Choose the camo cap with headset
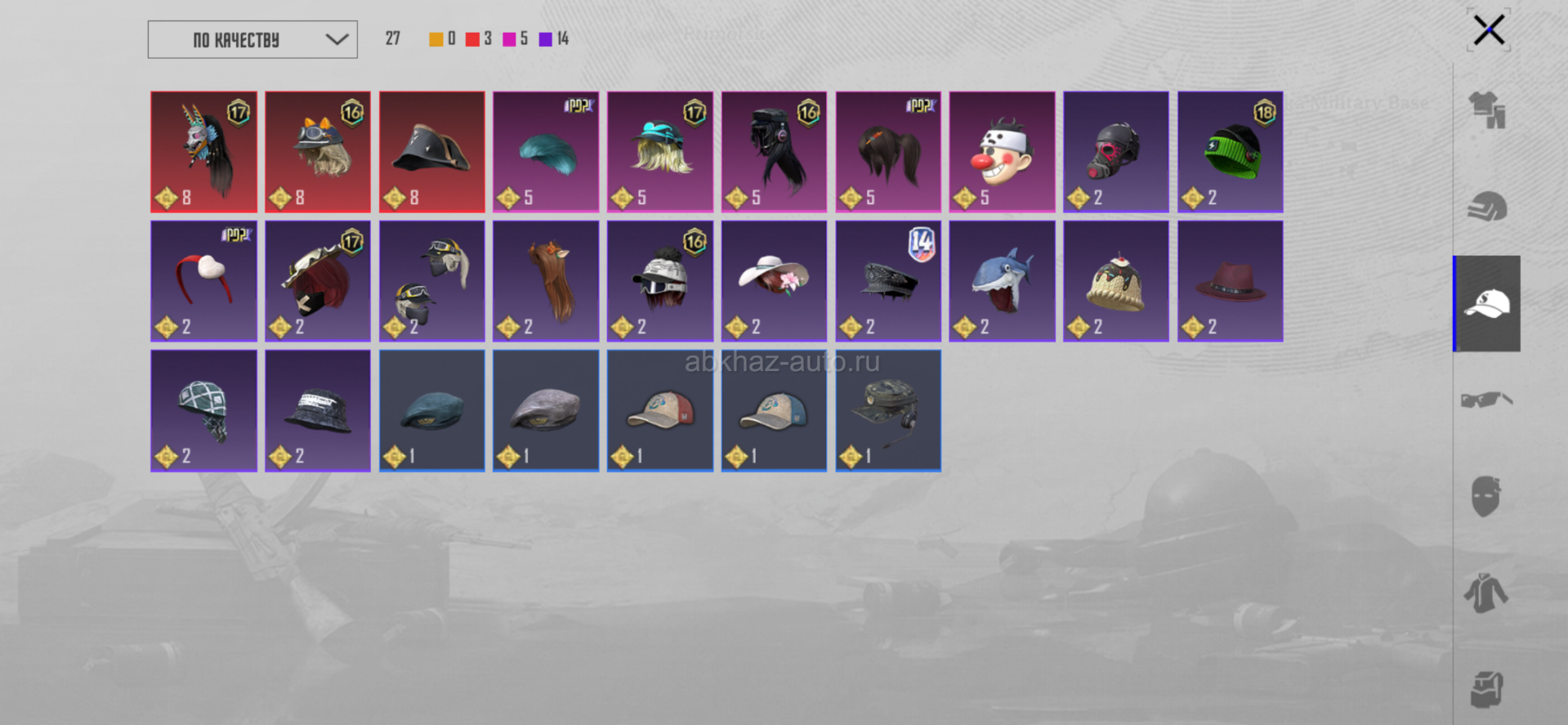This screenshot has width=1568, height=725. coord(888,410)
